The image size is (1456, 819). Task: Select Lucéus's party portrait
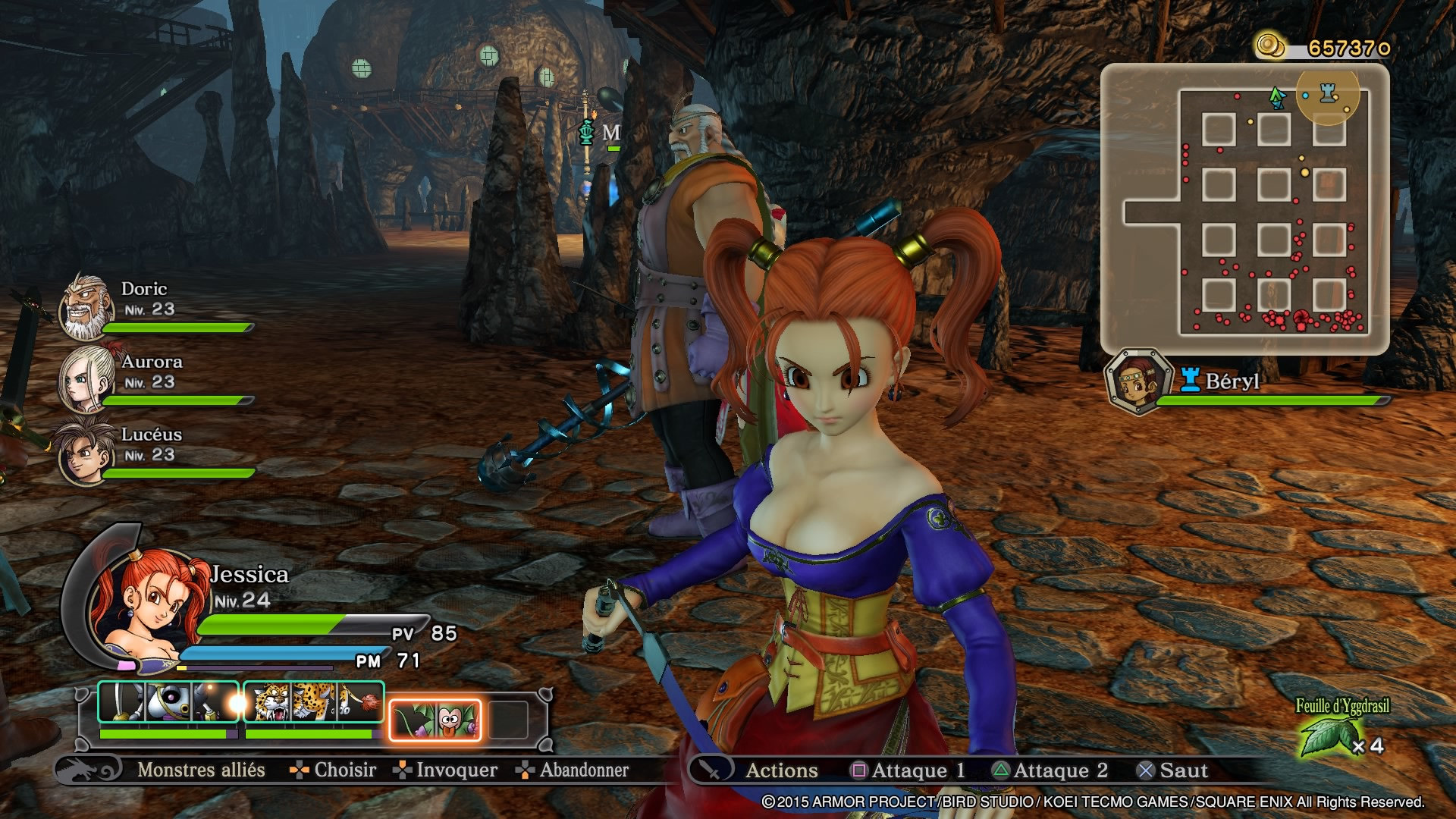pos(83,453)
